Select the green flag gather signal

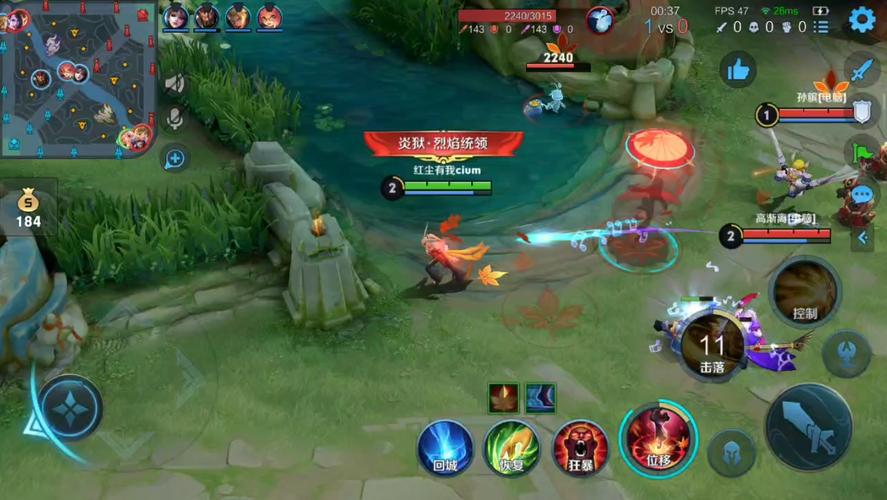[861, 152]
